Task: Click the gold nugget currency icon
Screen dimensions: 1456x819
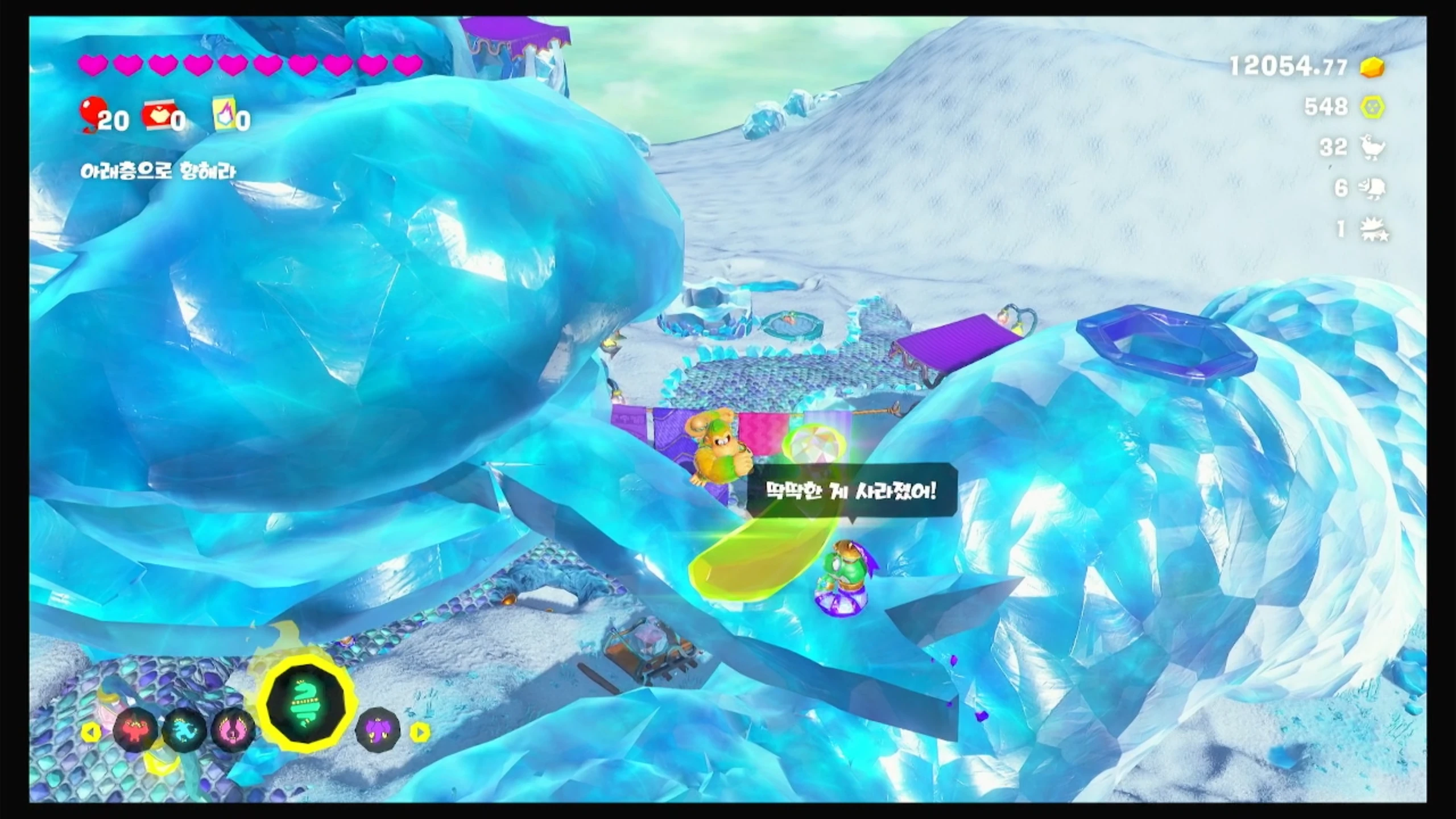Action: (1372, 67)
